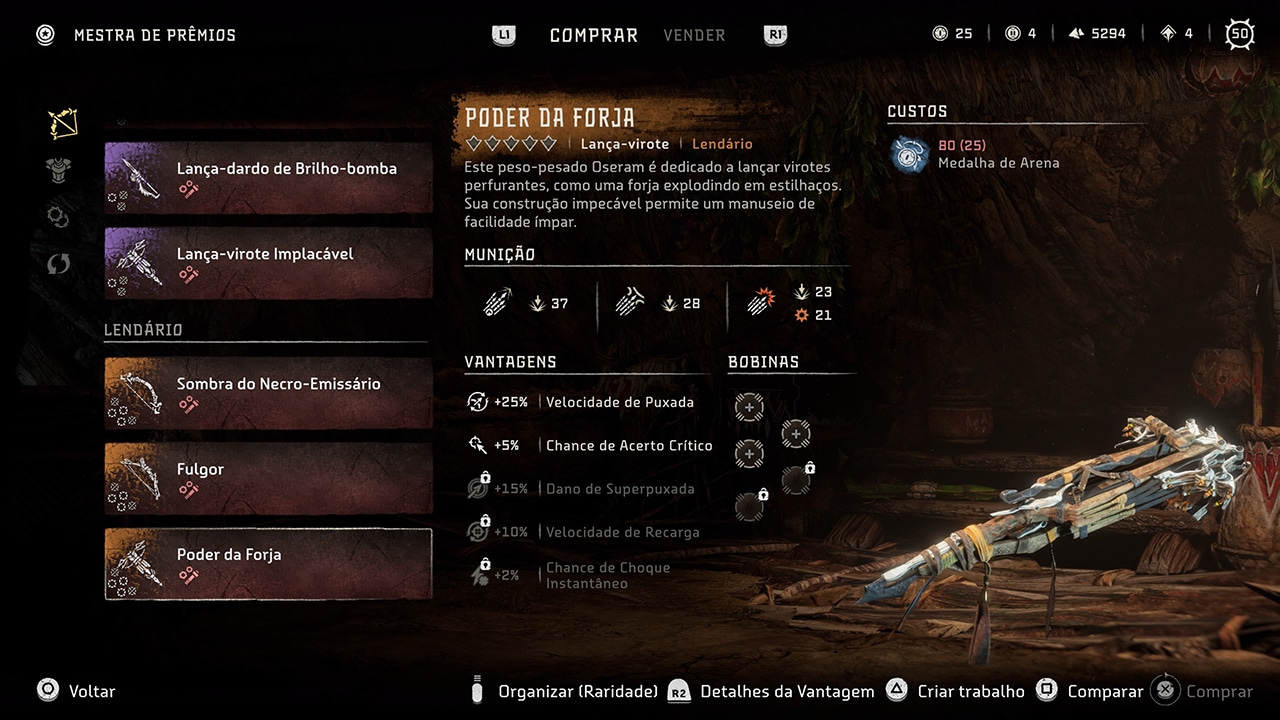
Task: Click an unlocked coil slot under Bobinas
Action: coord(748,407)
